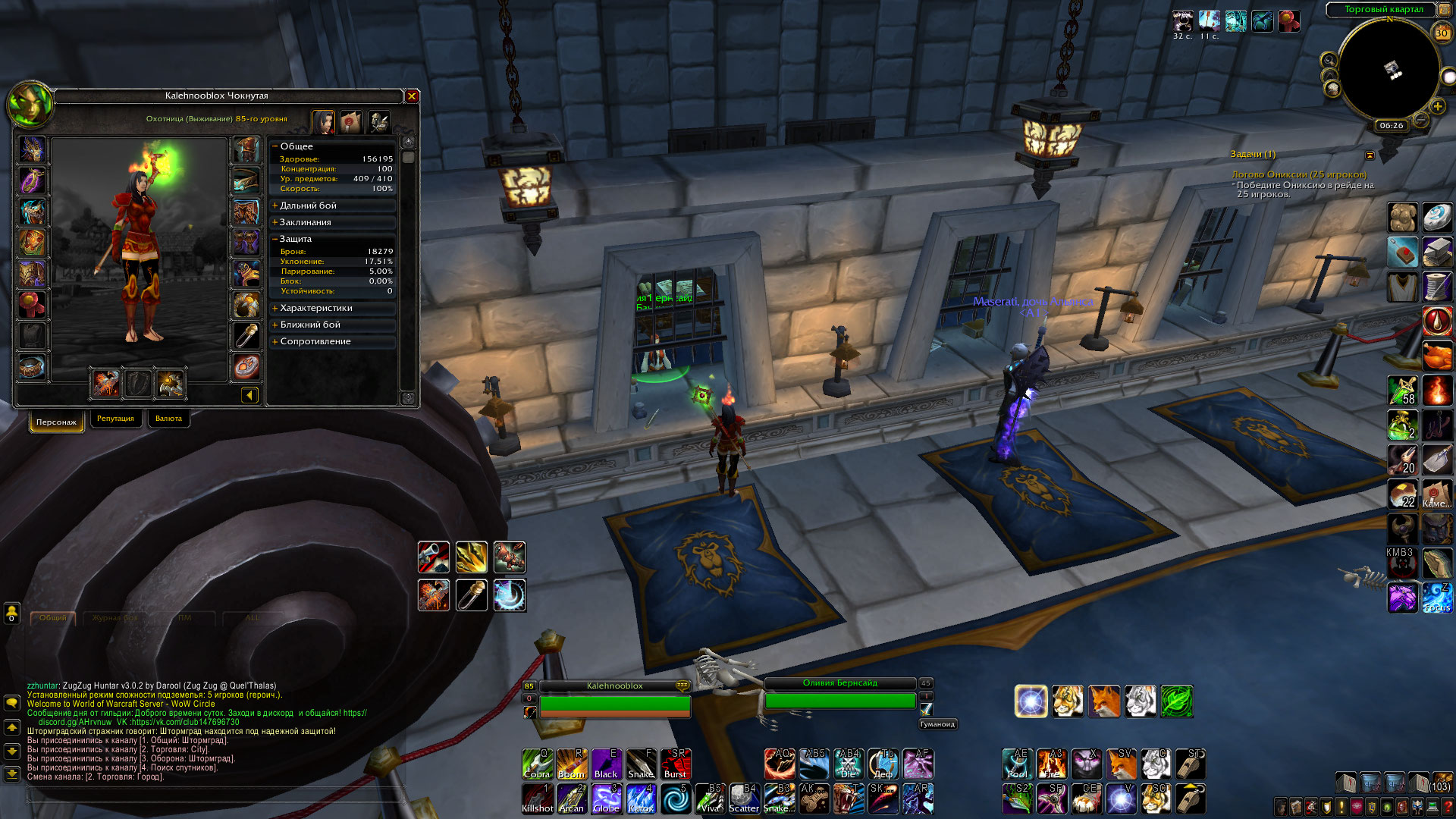Screen dimensions: 1456x819
Task: Collapse the Общее stats section
Action: point(296,146)
